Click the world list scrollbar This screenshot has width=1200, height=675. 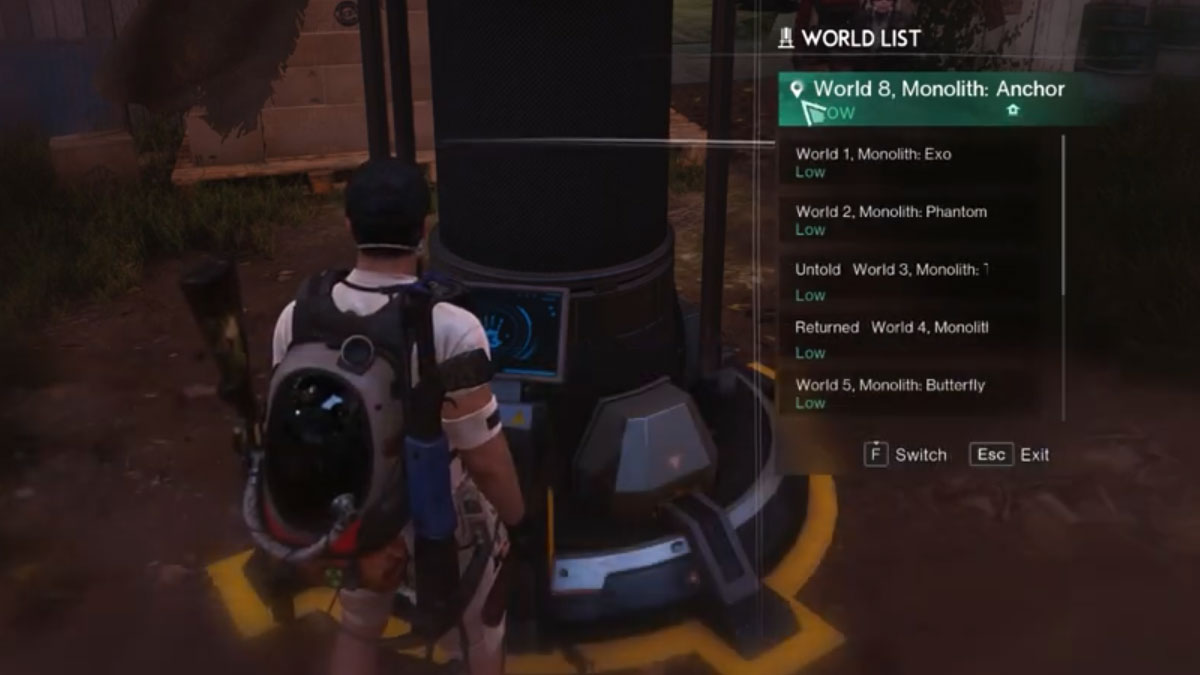pyautogui.click(x=1063, y=215)
